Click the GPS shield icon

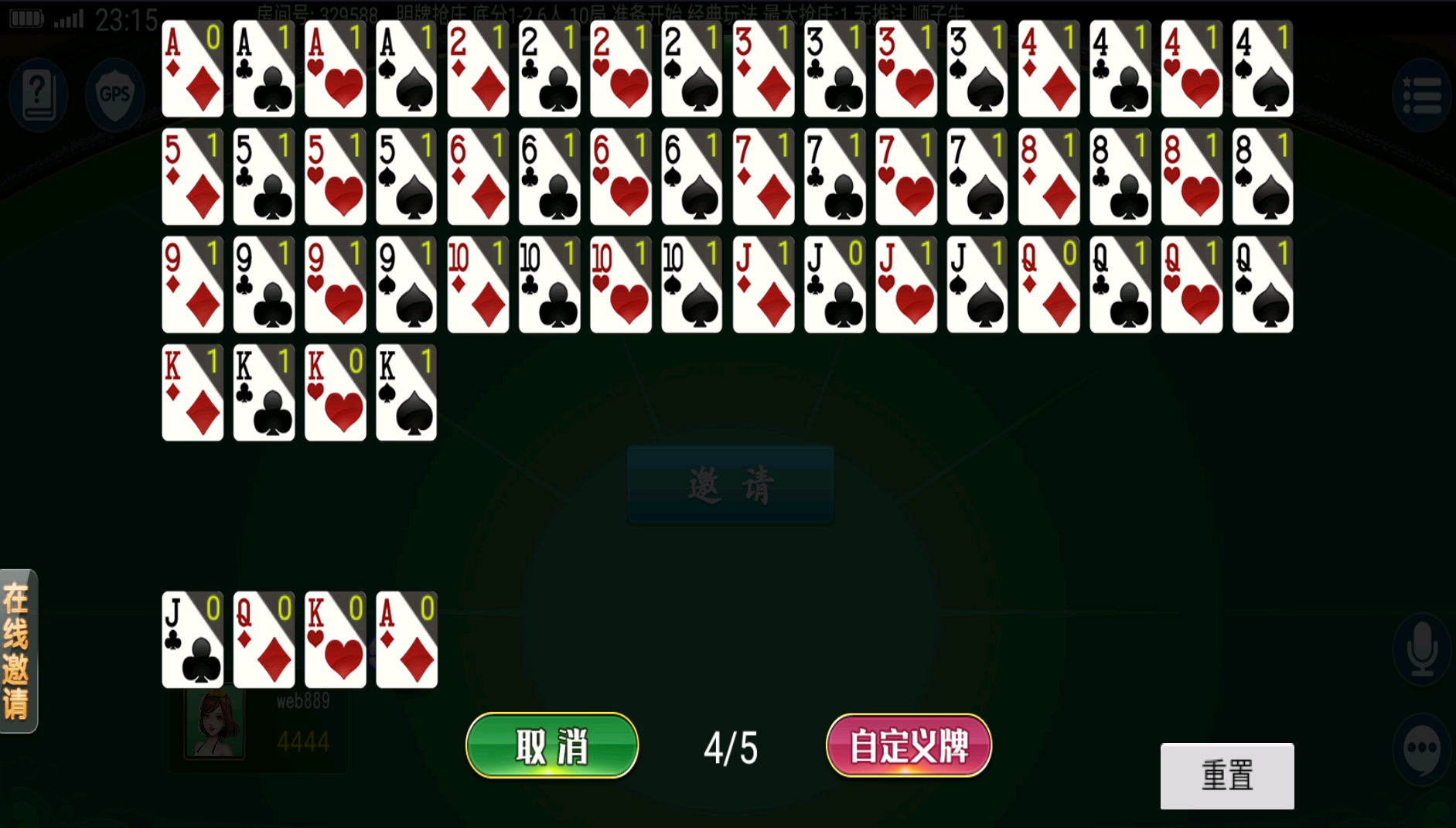click(114, 94)
